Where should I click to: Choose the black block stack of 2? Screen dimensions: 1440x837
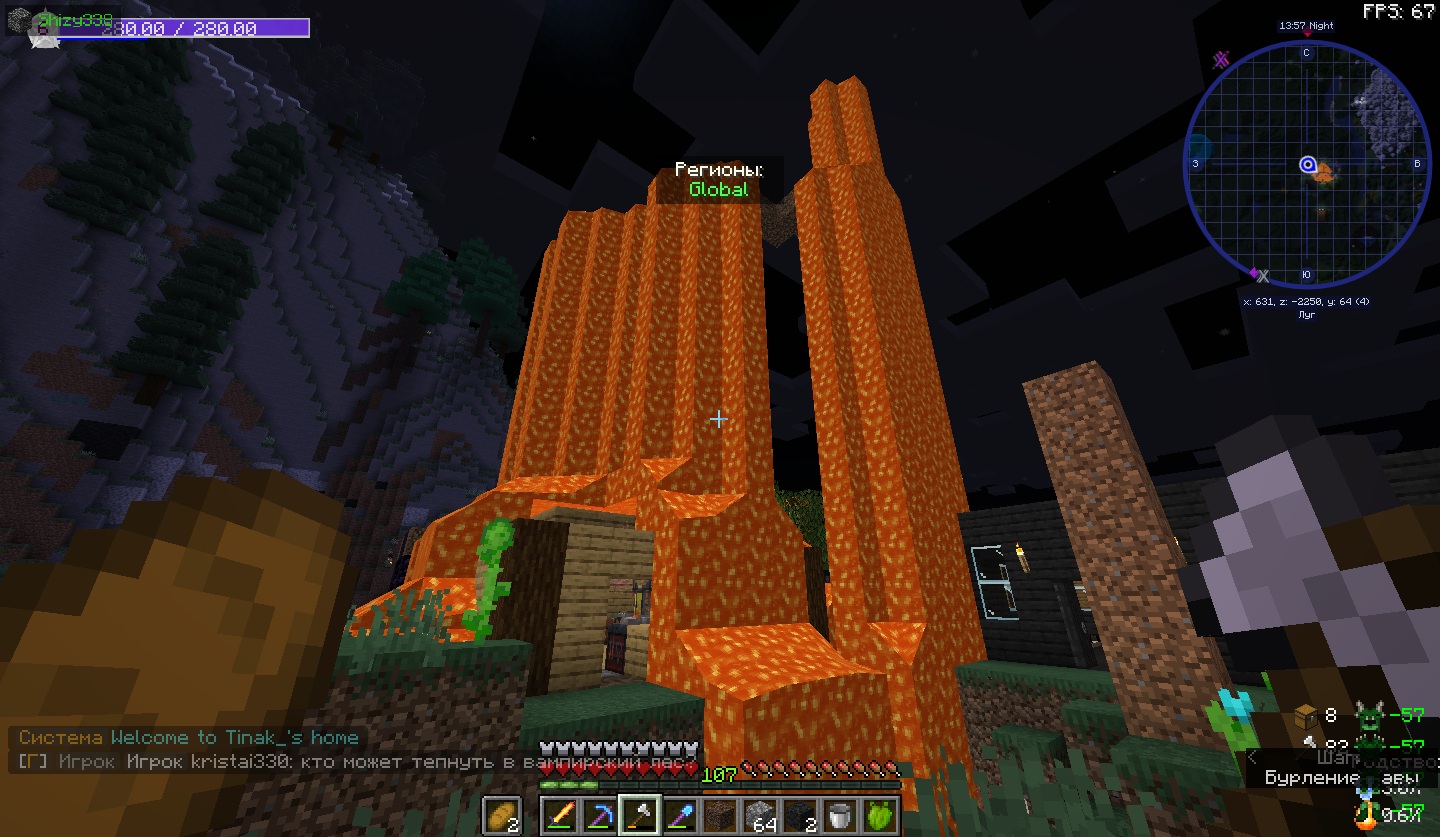(x=800, y=815)
